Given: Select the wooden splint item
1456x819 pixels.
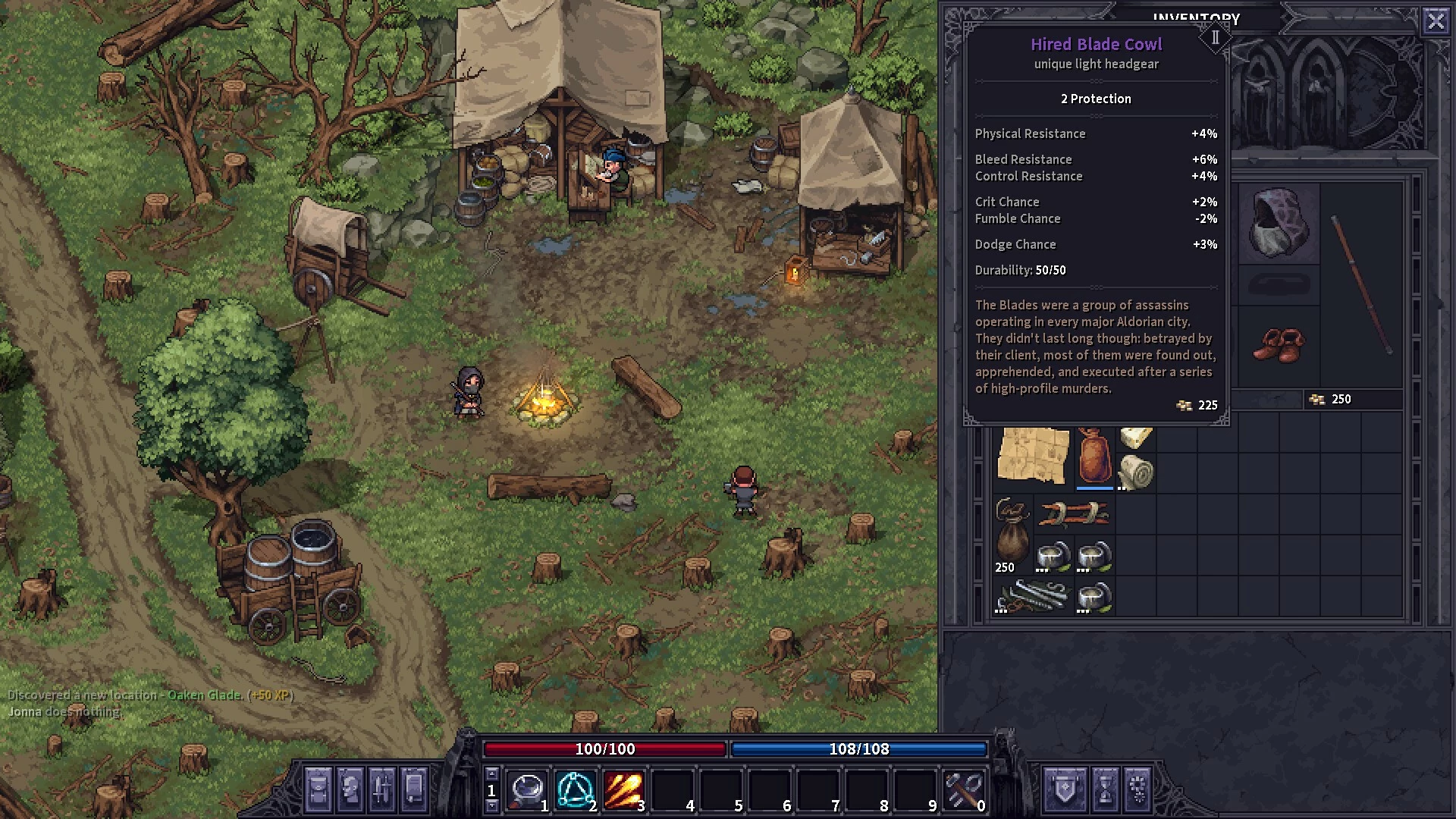Looking at the screenshot, I should (x=1074, y=514).
